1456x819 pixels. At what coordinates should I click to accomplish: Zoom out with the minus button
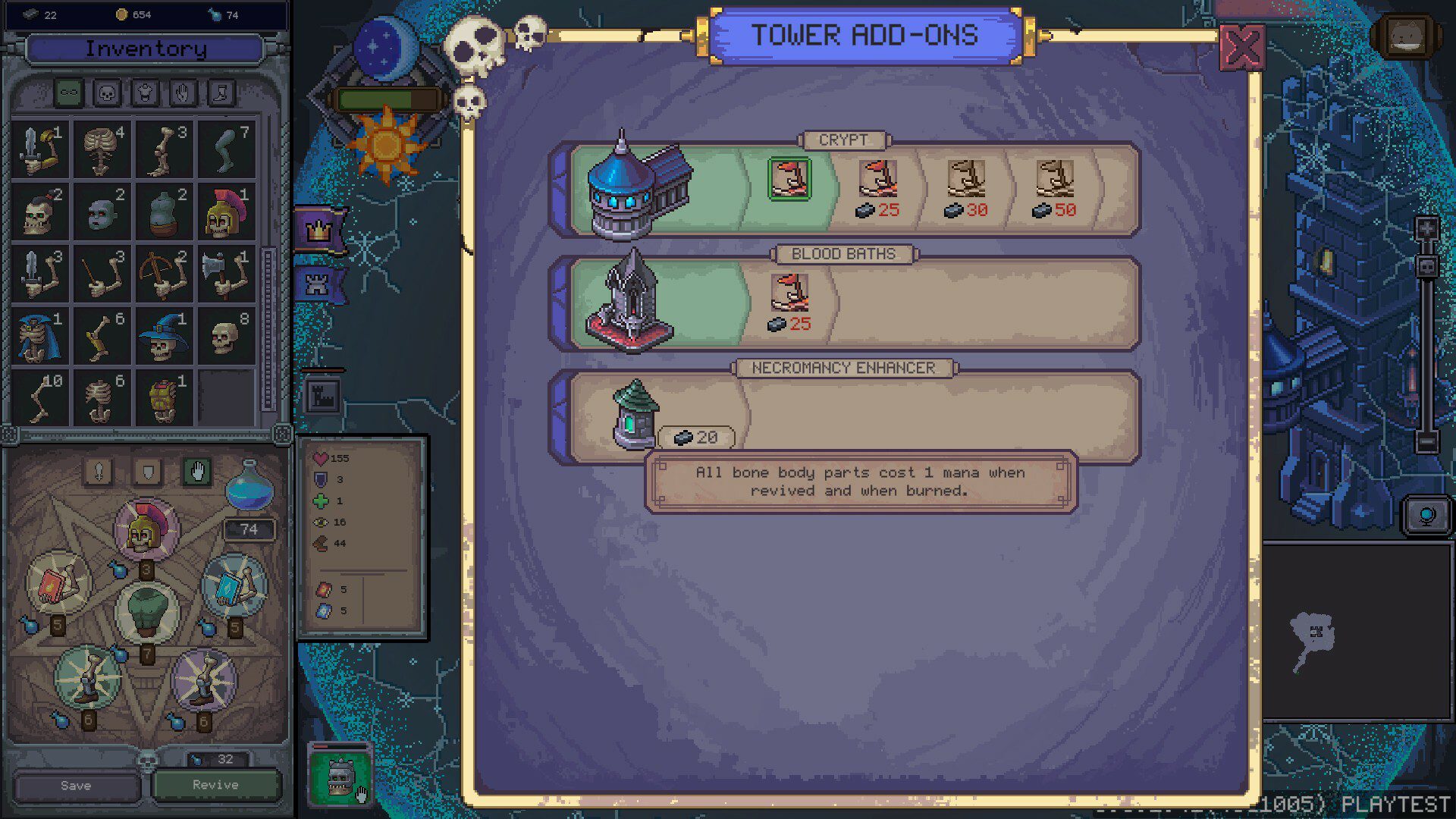click(1426, 441)
